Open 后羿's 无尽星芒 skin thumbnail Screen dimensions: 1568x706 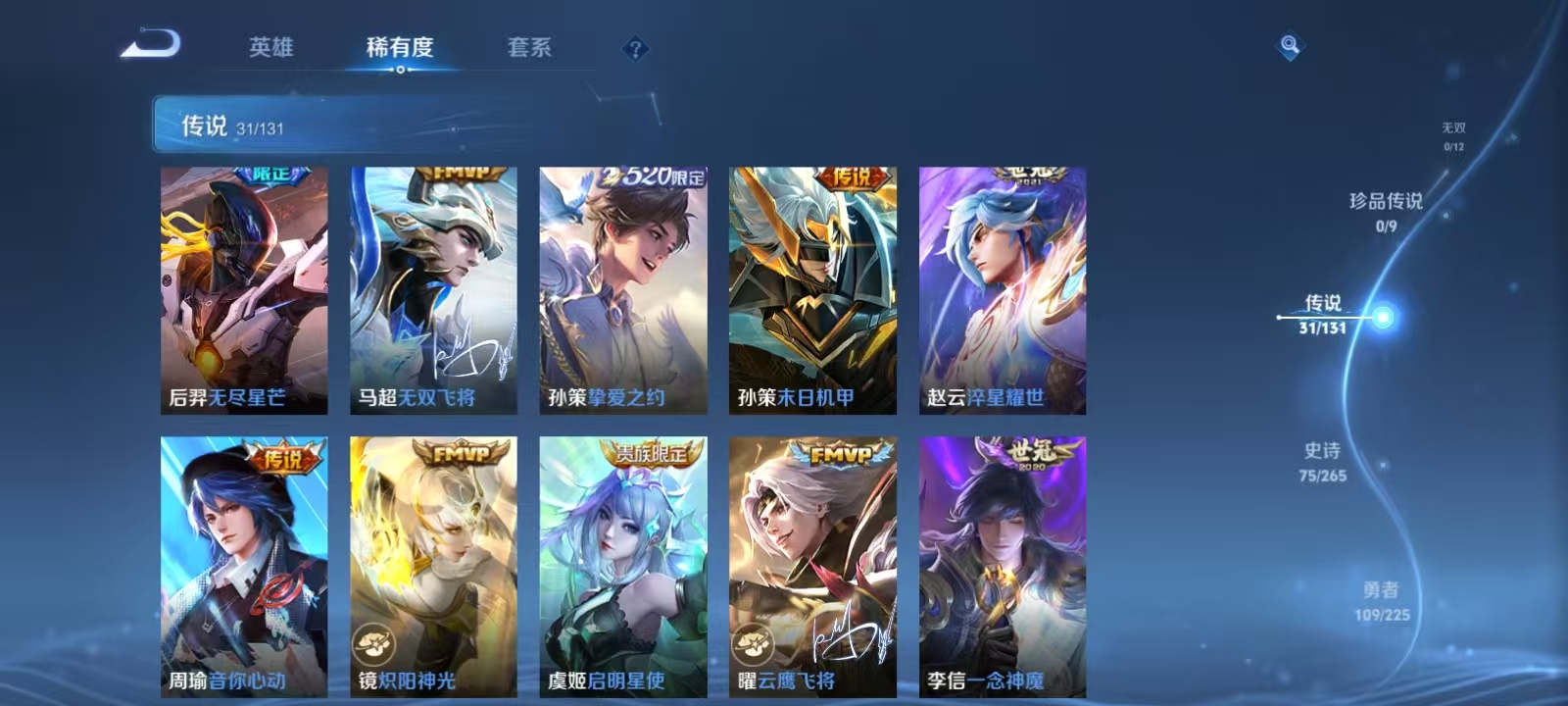(243, 289)
